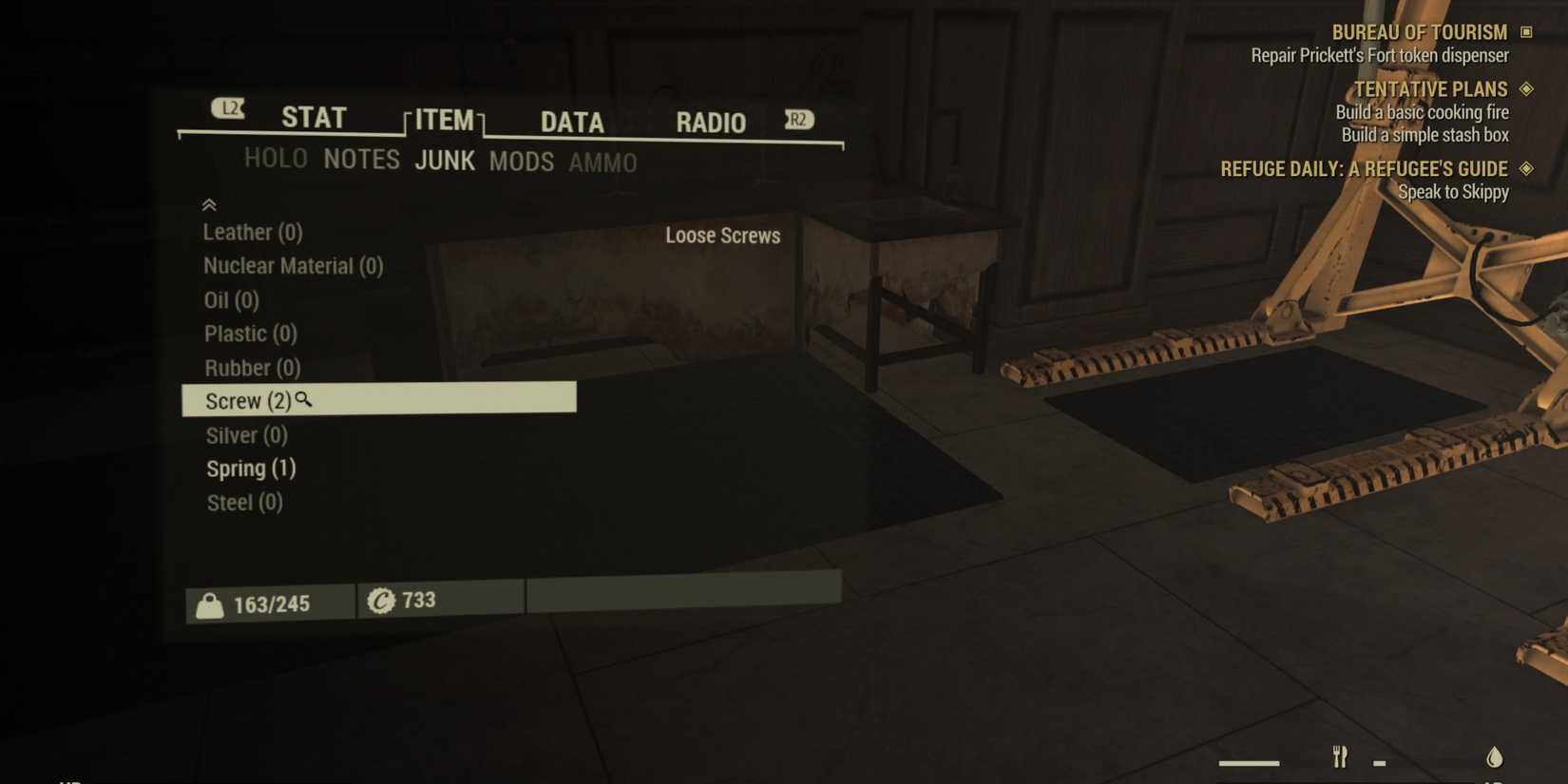The image size is (1568, 784).
Task: Click the water droplet icon bottom right
Action: 1494,756
